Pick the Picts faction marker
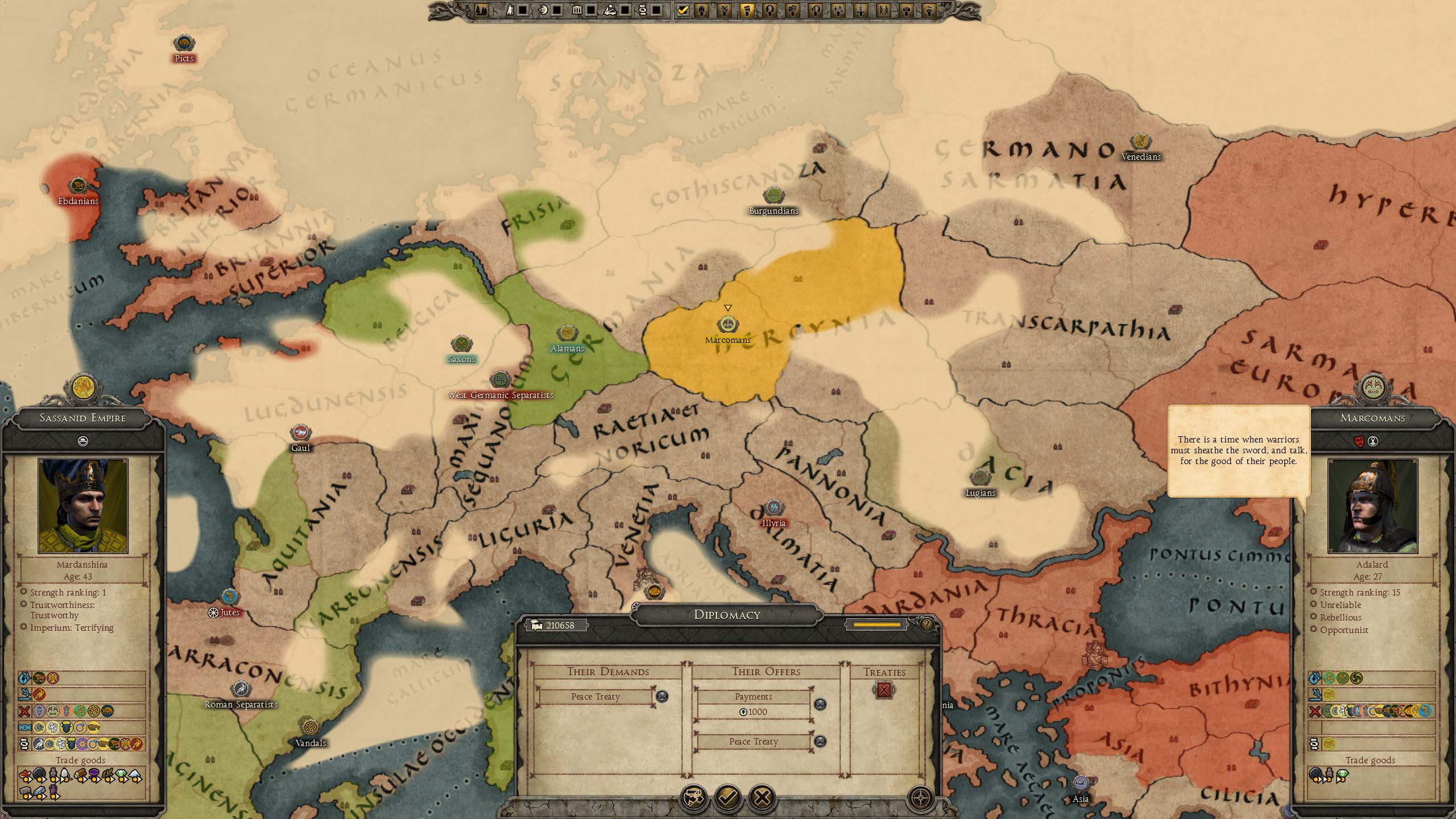Screen dimensions: 1456x819 pos(184,44)
